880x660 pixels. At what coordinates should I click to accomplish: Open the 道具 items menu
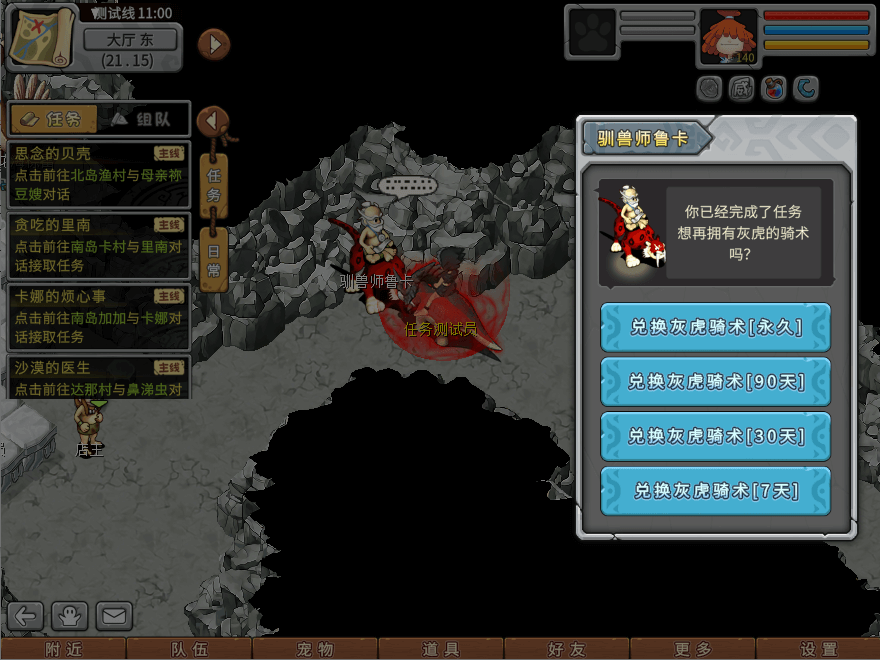(x=441, y=649)
